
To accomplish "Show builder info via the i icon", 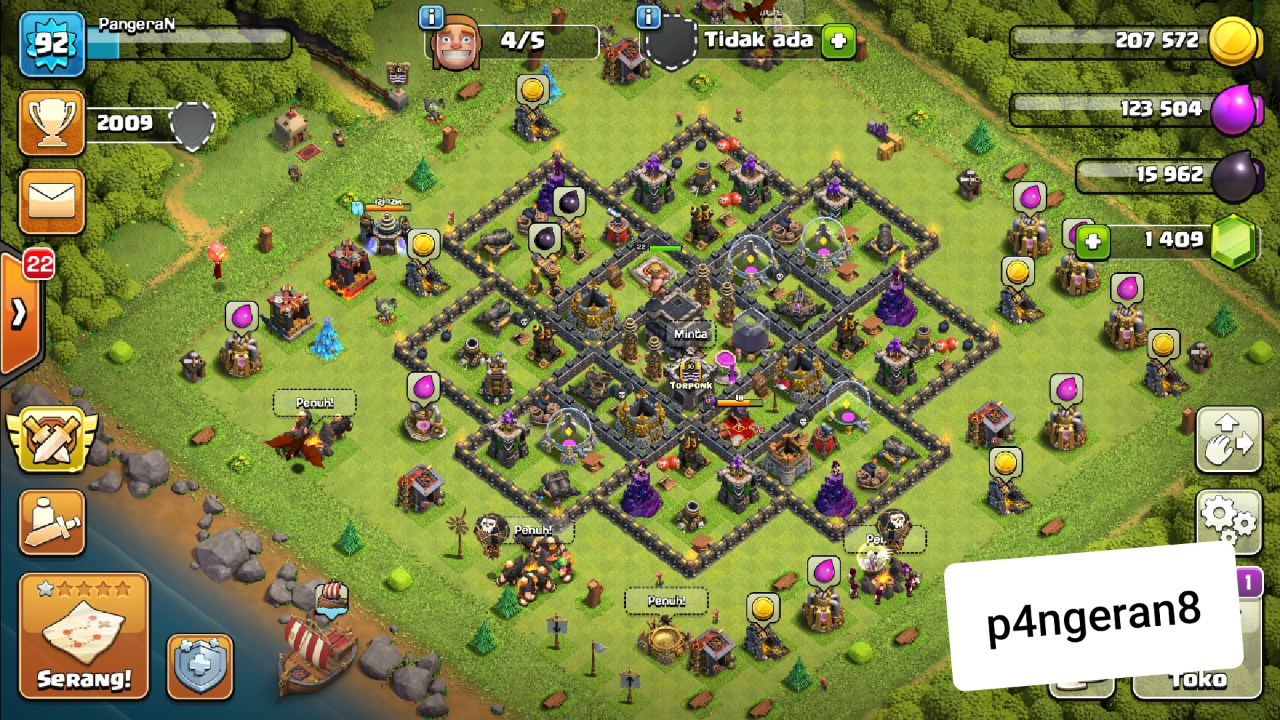I will pos(432,17).
